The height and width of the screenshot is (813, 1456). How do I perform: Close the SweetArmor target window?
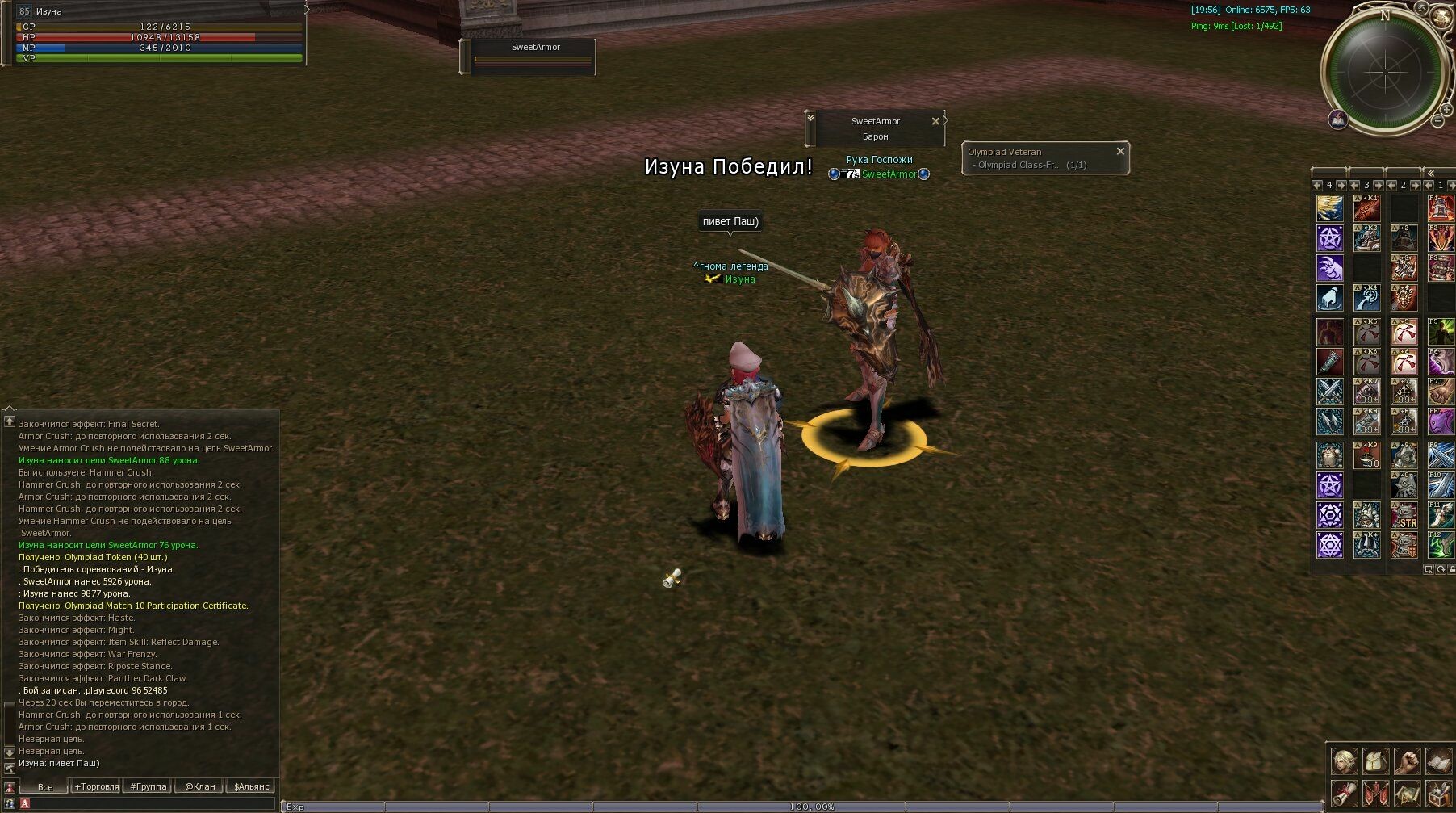(935, 121)
